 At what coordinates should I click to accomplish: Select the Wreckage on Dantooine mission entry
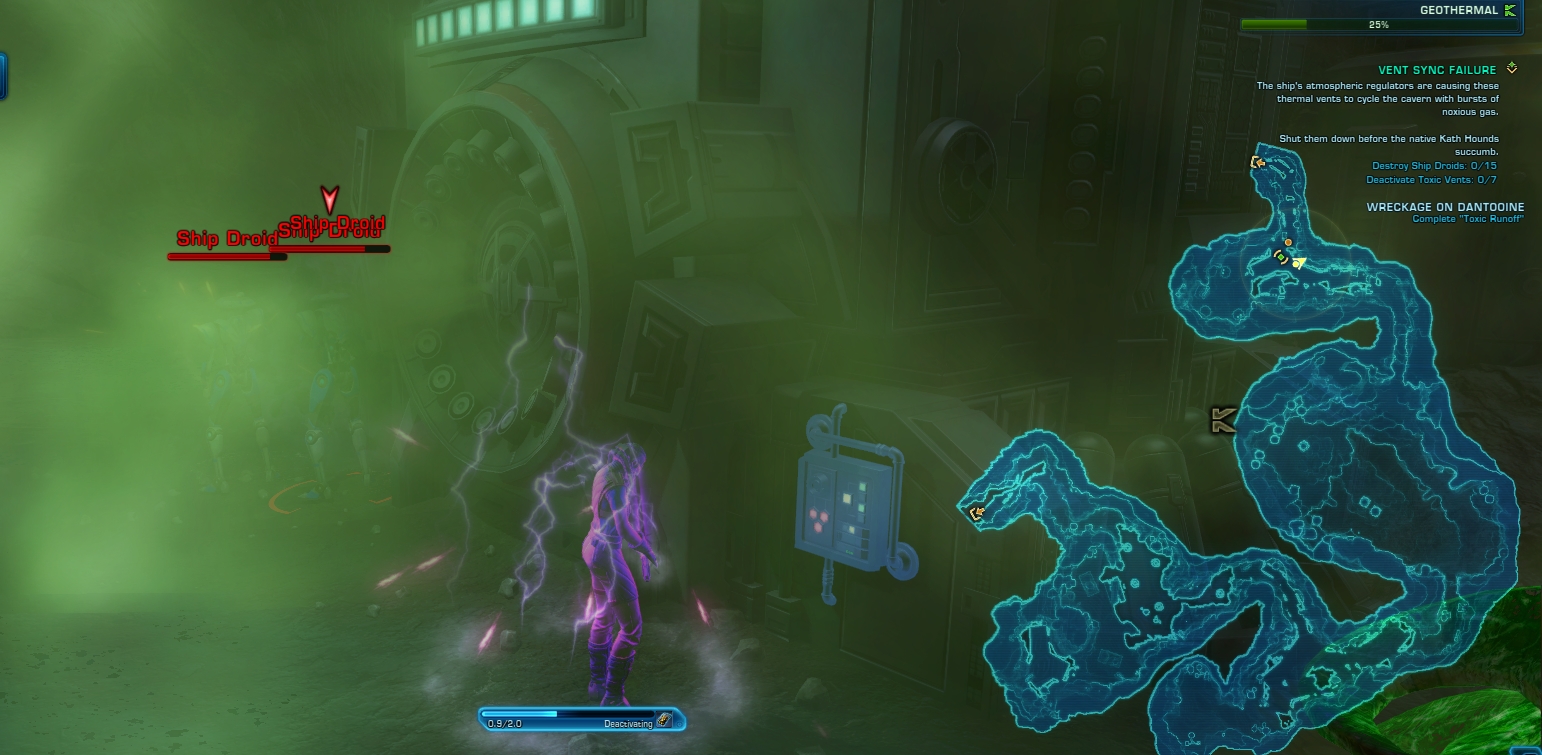coord(1445,207)
